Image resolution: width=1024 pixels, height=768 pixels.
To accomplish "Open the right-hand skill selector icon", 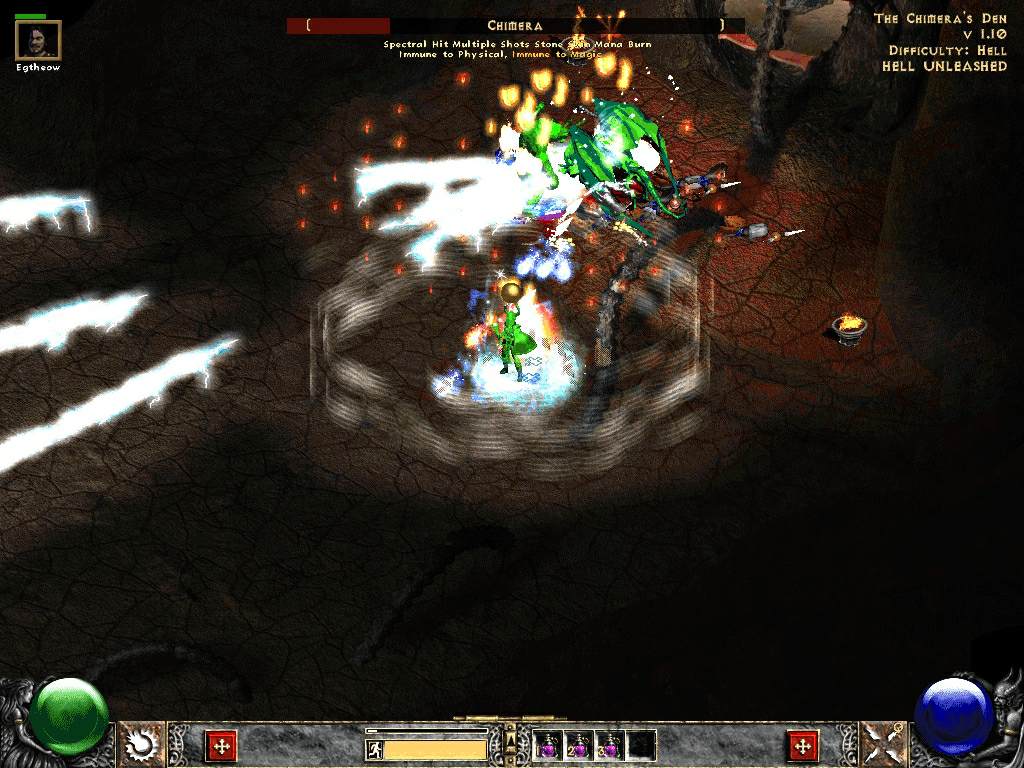I will pyautogui.click(x=882, y=745).
